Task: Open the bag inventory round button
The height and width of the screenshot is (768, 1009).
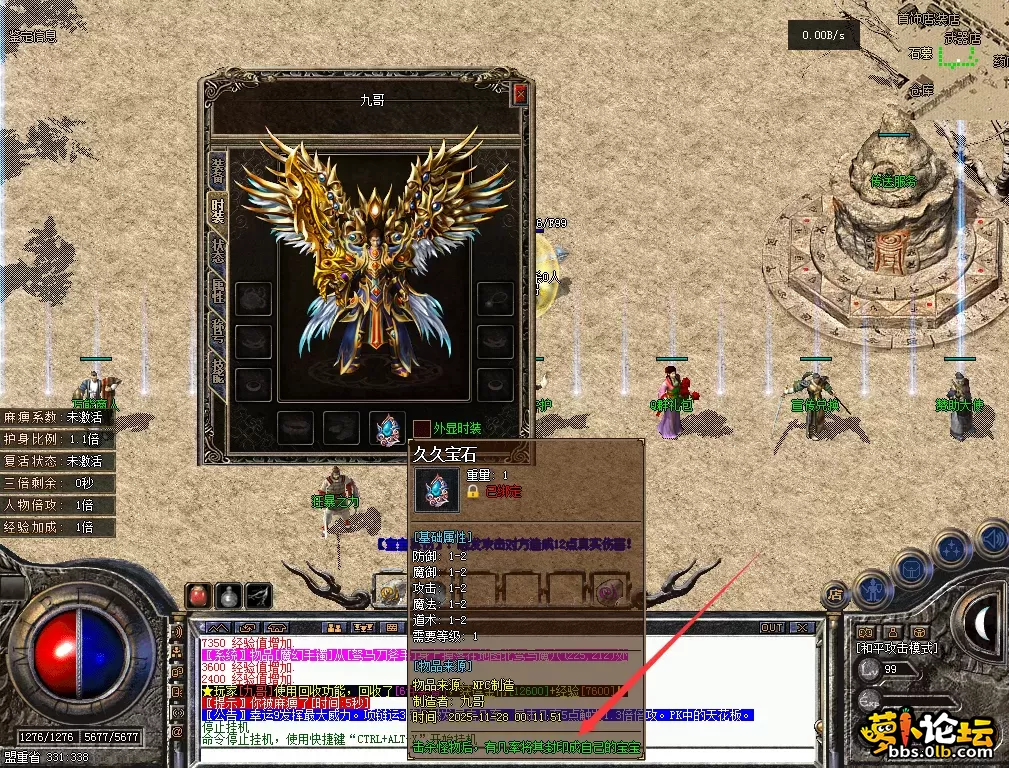Action: point(911,567)
